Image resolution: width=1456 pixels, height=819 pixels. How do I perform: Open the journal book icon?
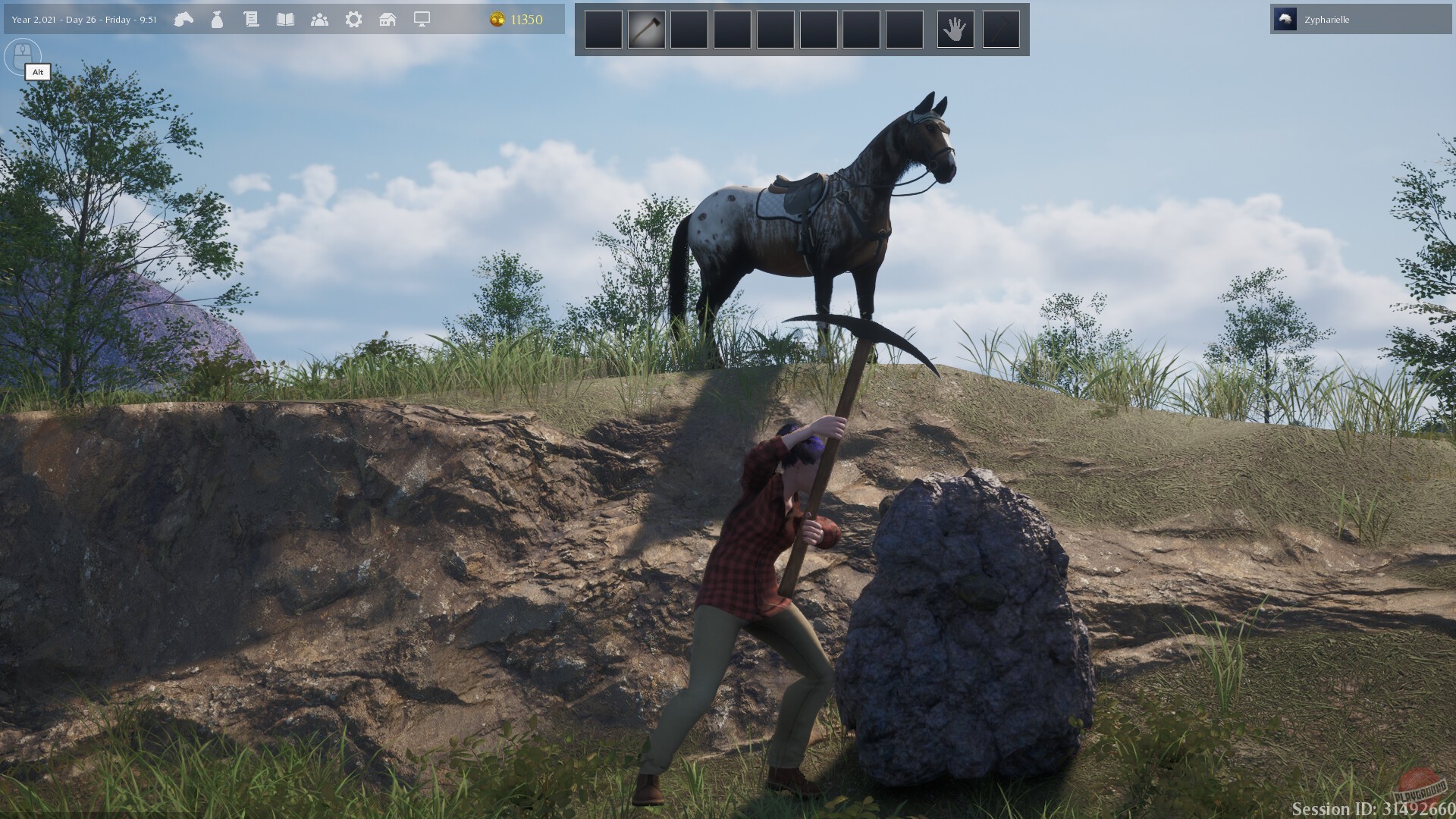286,20
